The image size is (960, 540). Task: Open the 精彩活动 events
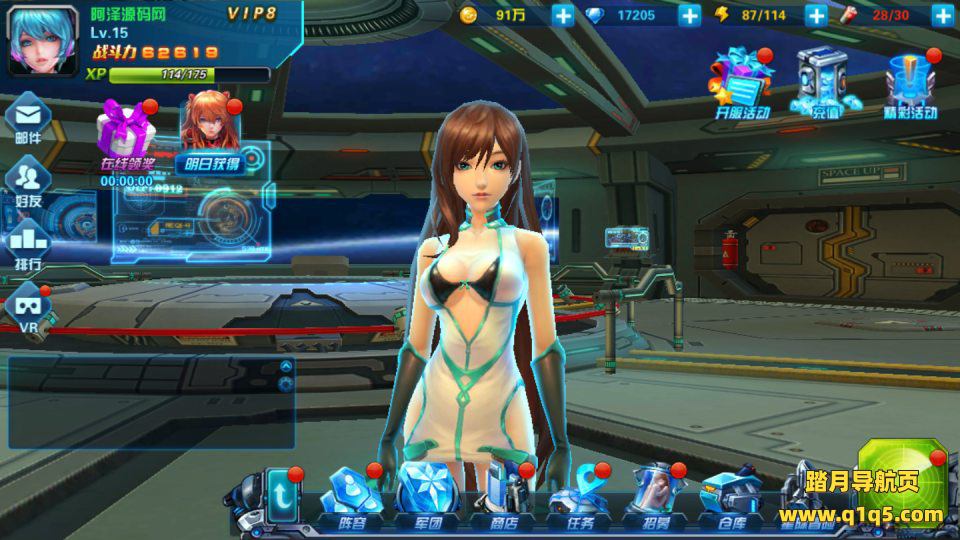tap(910, 85)
